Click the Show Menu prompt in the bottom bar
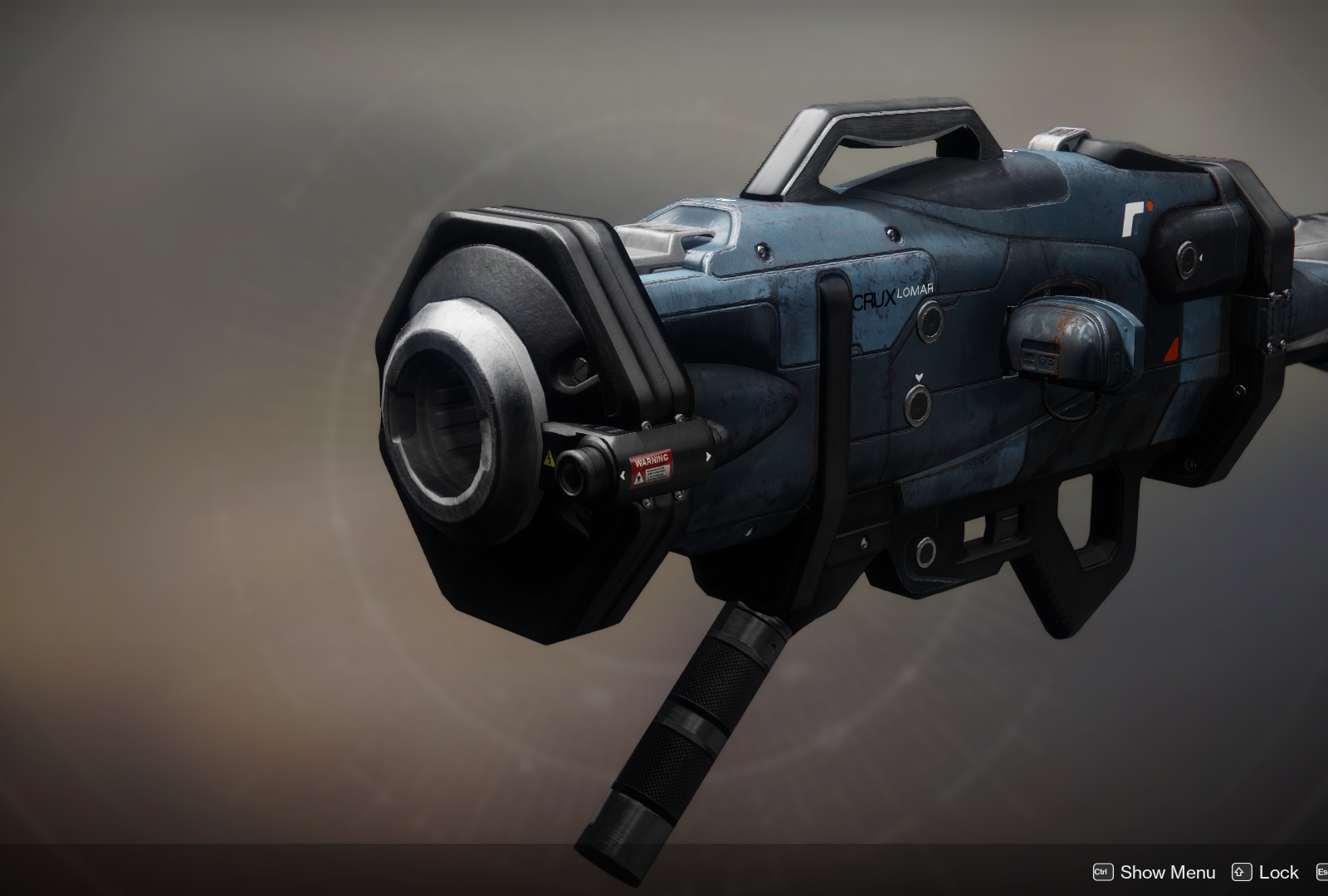This screenshot has width=1328, height=896. 1166,872
